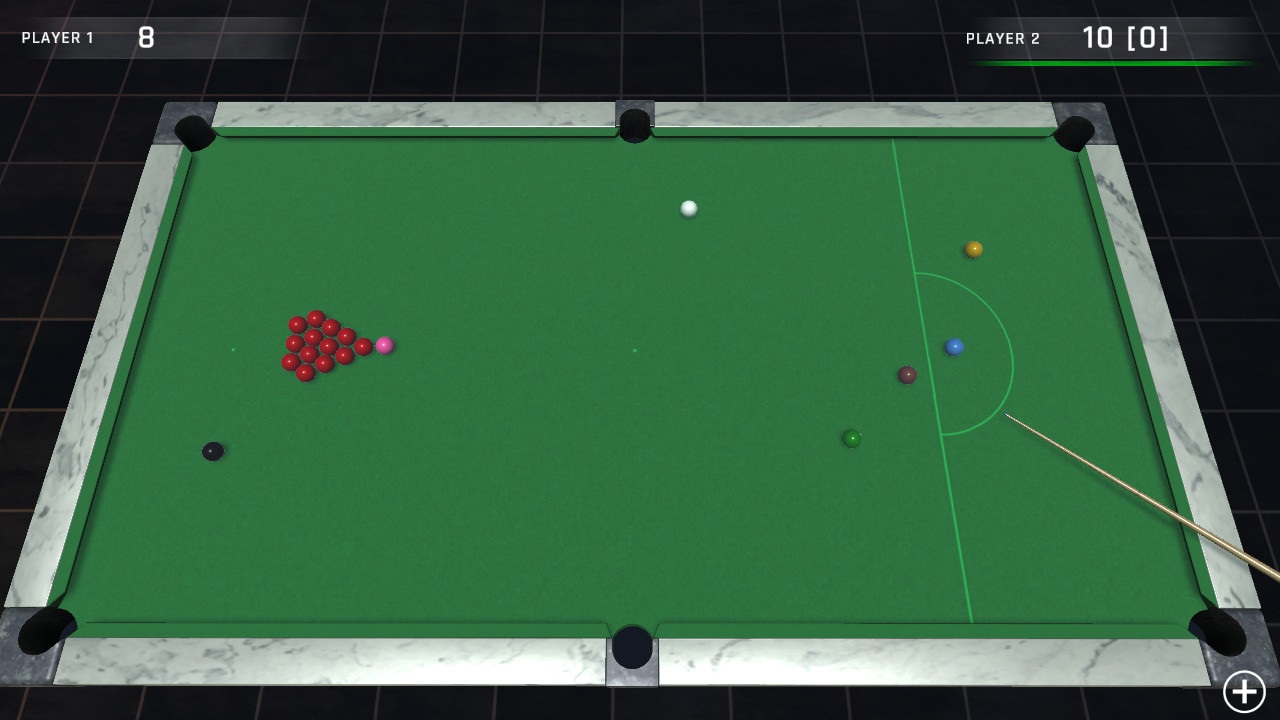This screenshot has height=720, width=1280.
Task: Select the black ball on the left side
Action: pos(214,450)
